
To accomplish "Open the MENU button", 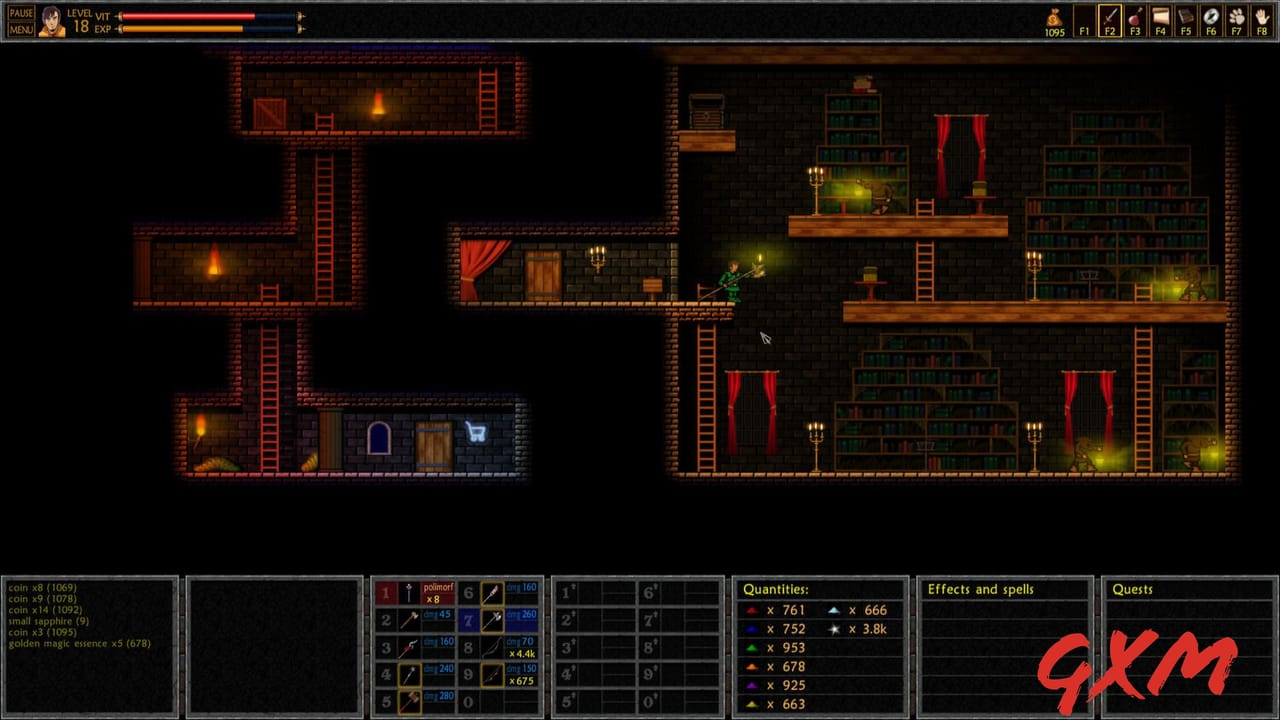I will (21, 29).
